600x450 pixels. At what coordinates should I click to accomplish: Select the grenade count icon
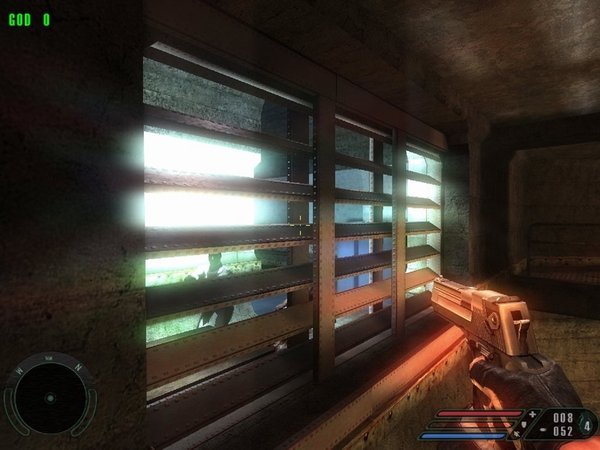586,424
